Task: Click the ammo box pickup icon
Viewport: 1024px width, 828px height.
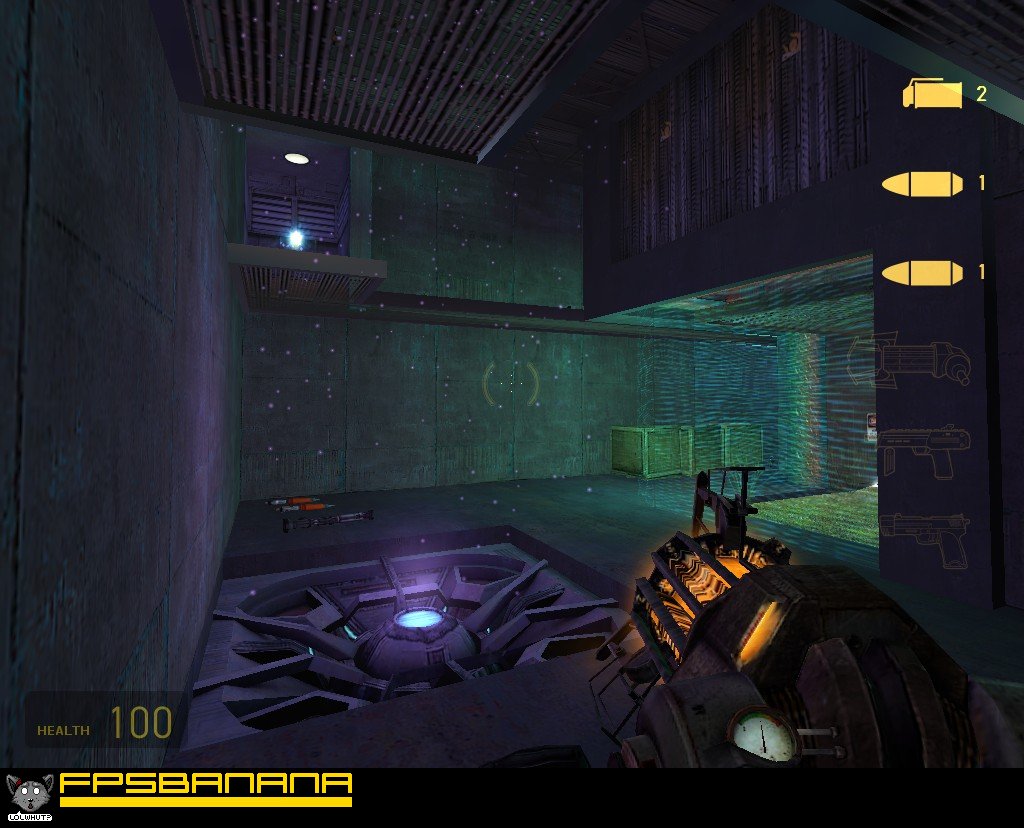Action: [x=932, y=94]
